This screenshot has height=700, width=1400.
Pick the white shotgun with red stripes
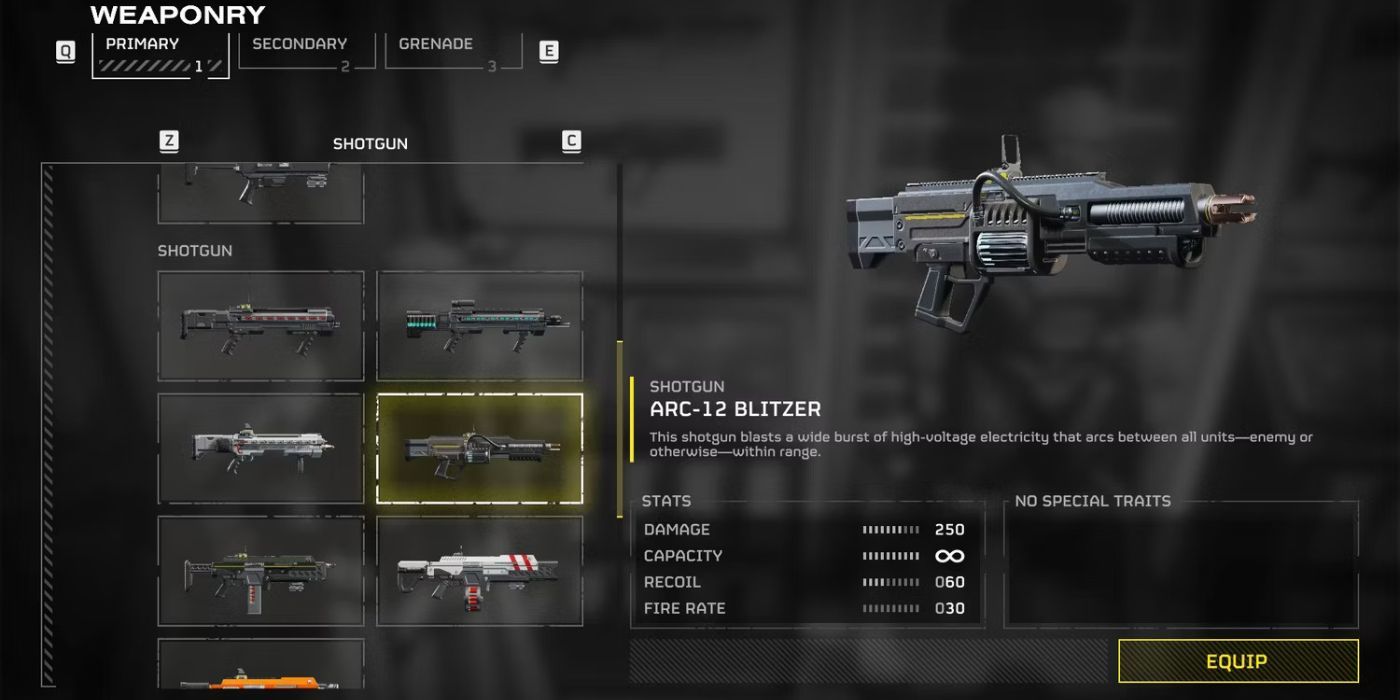point(480,571)
